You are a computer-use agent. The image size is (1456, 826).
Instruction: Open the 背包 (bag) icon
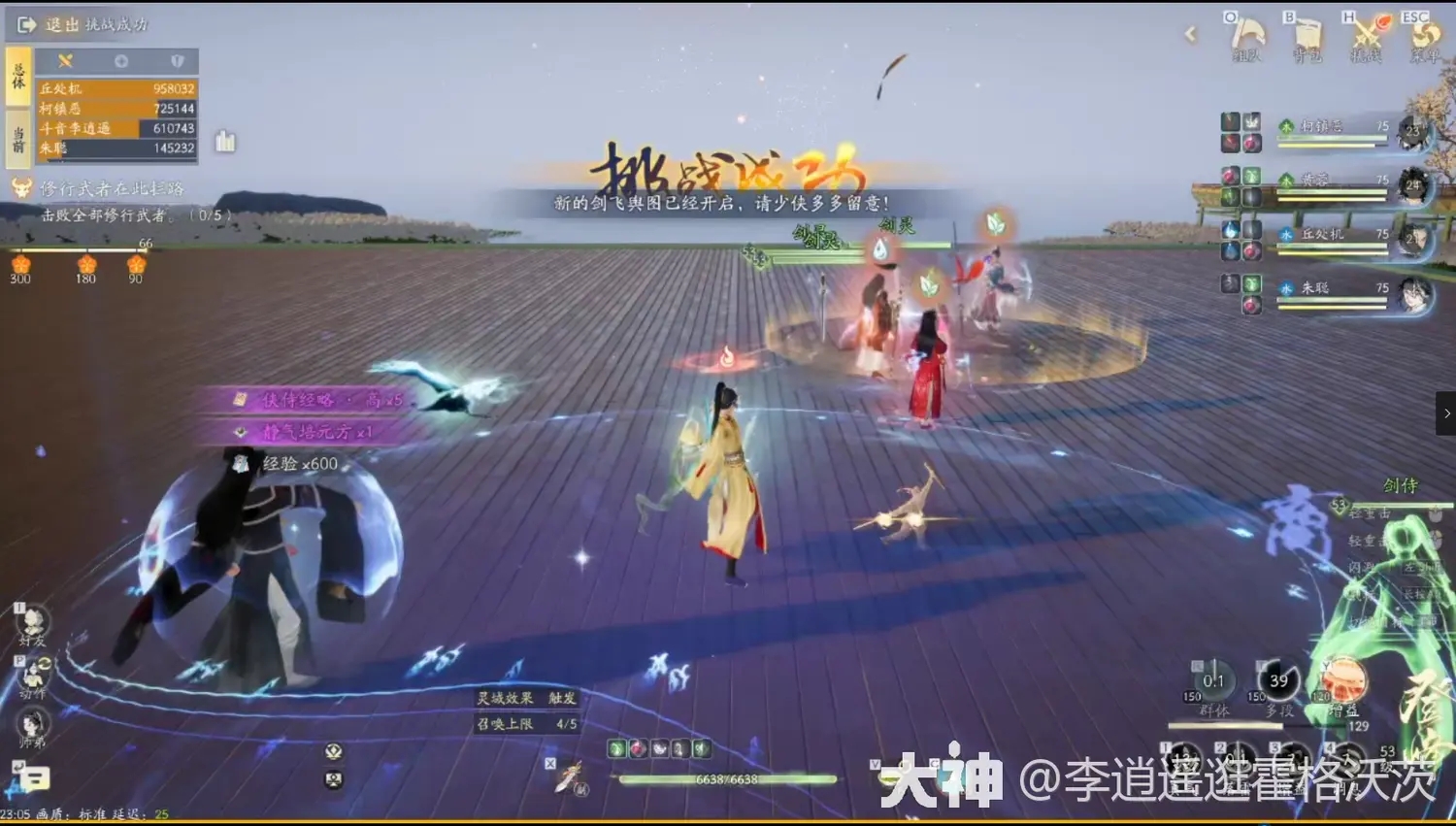click(1308, 34)
